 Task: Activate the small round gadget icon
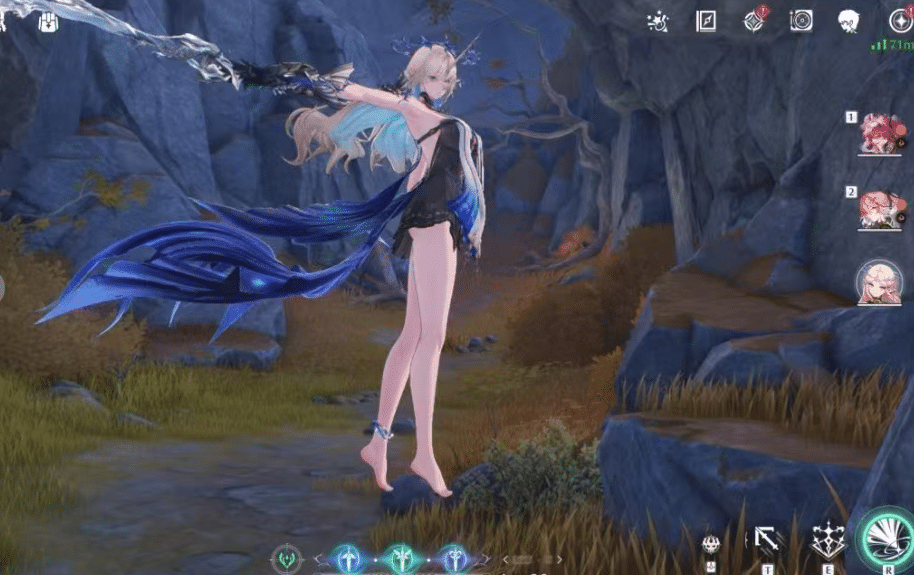(712, 543)
